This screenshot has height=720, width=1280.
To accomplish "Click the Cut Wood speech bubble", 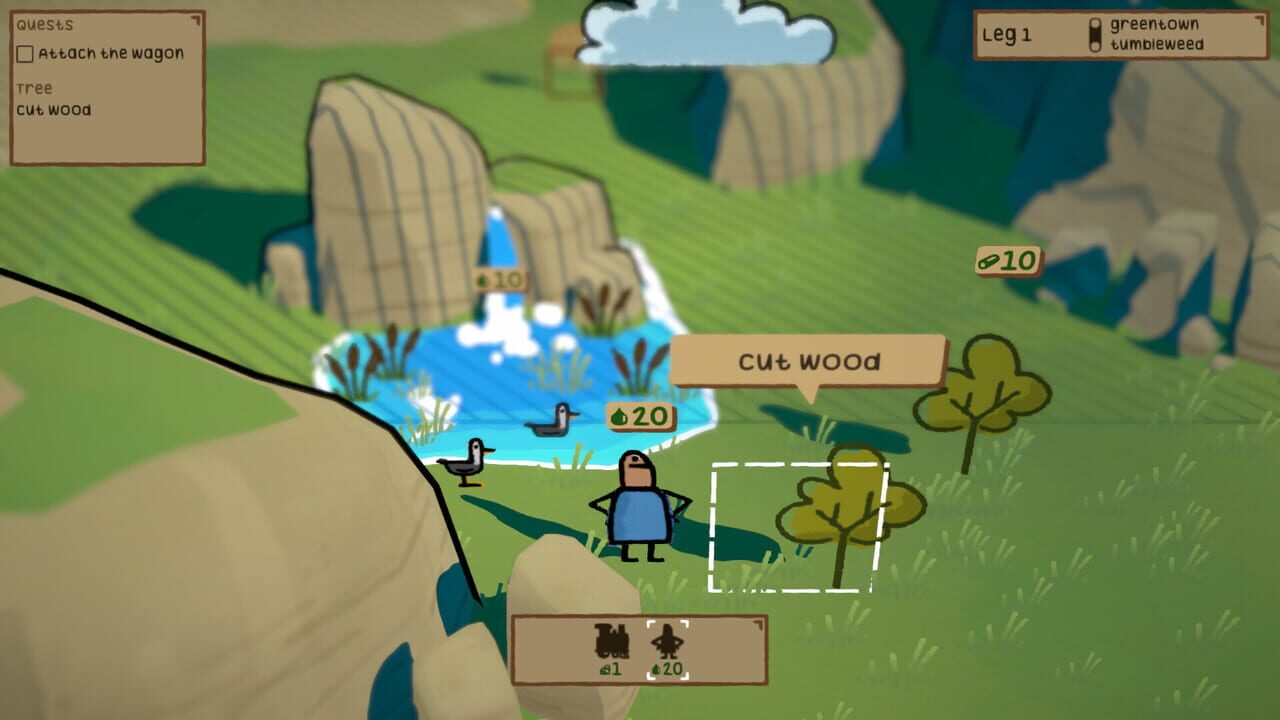I will (x=810, y=361).
